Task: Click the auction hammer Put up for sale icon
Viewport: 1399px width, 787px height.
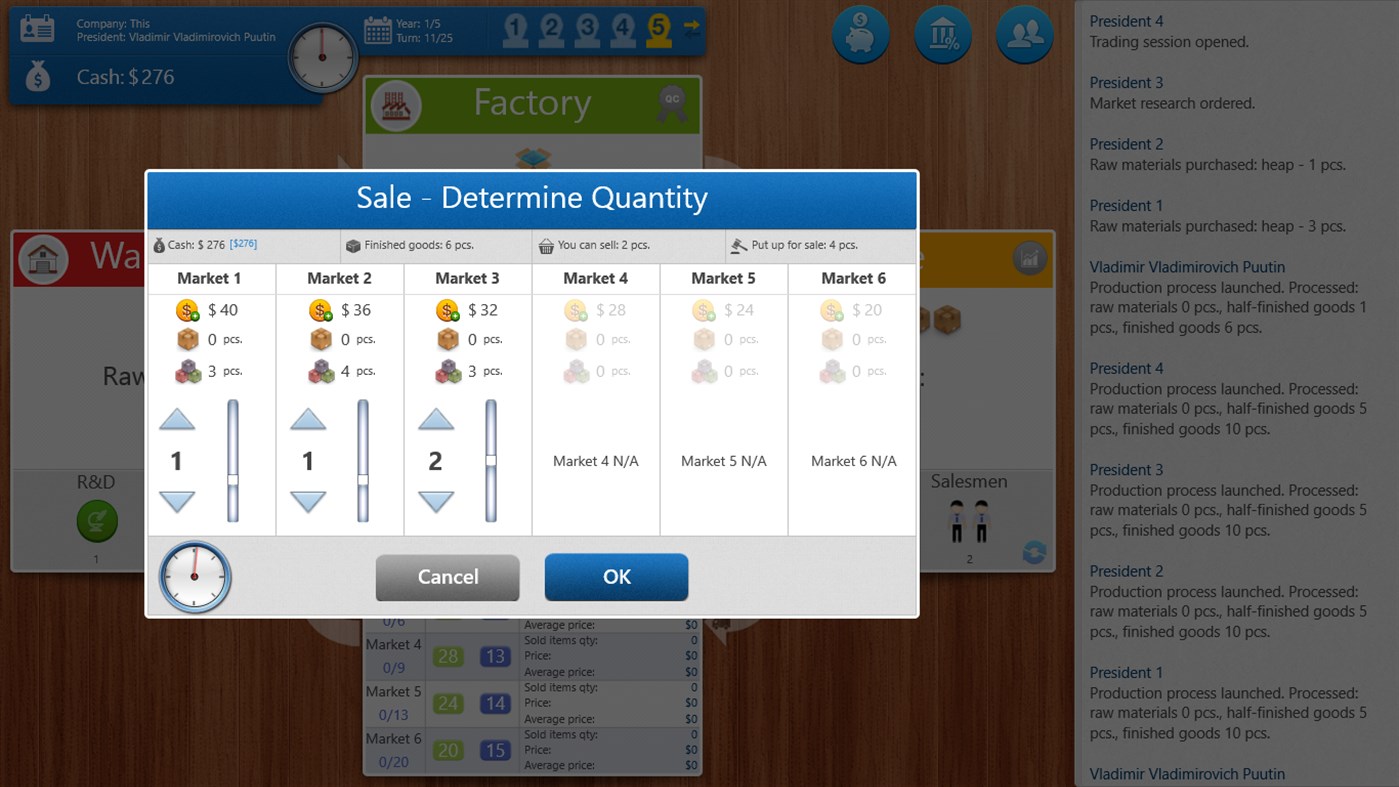Action: click(x=737, y=245)
